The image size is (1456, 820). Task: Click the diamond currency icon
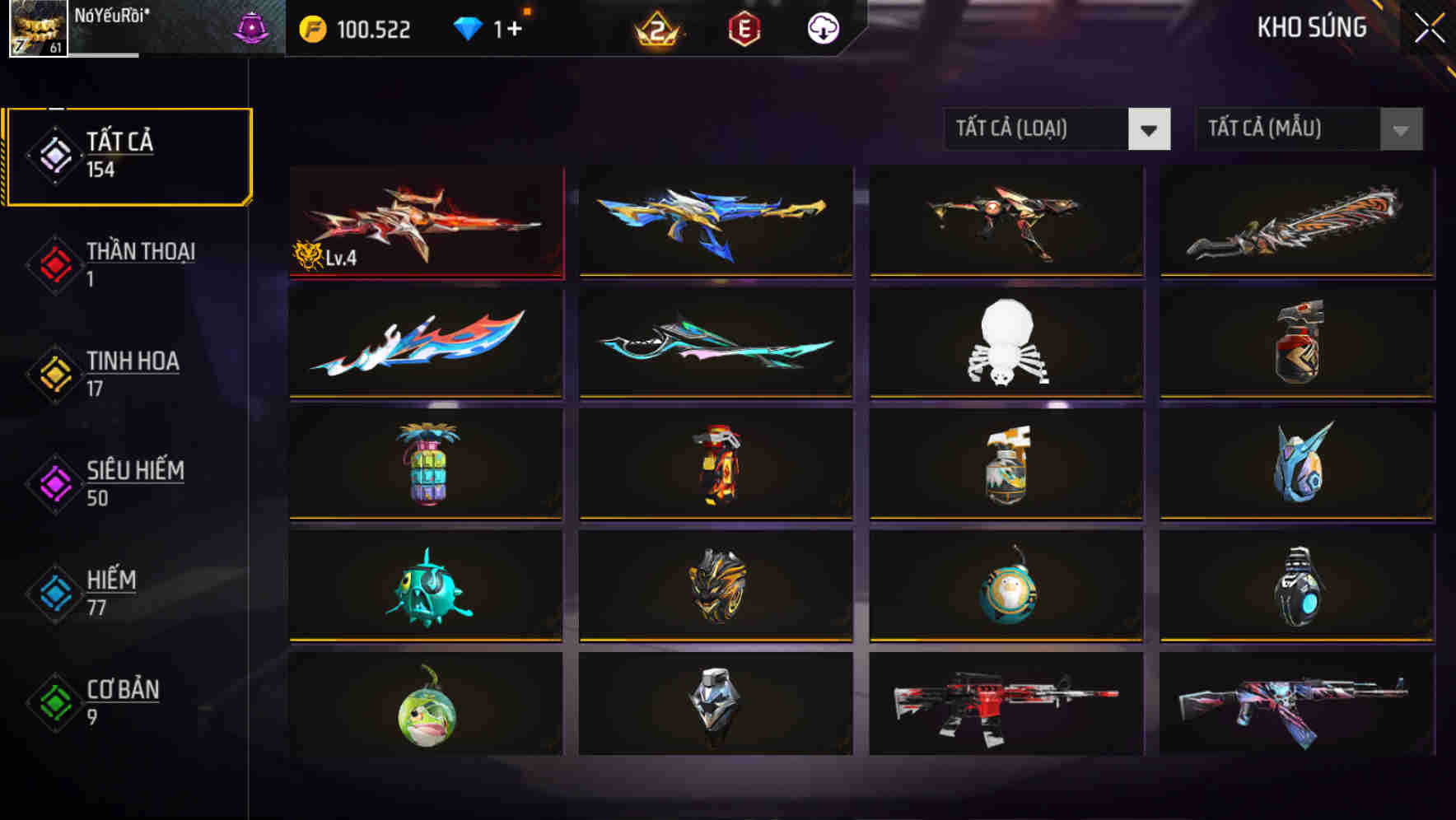468,27
